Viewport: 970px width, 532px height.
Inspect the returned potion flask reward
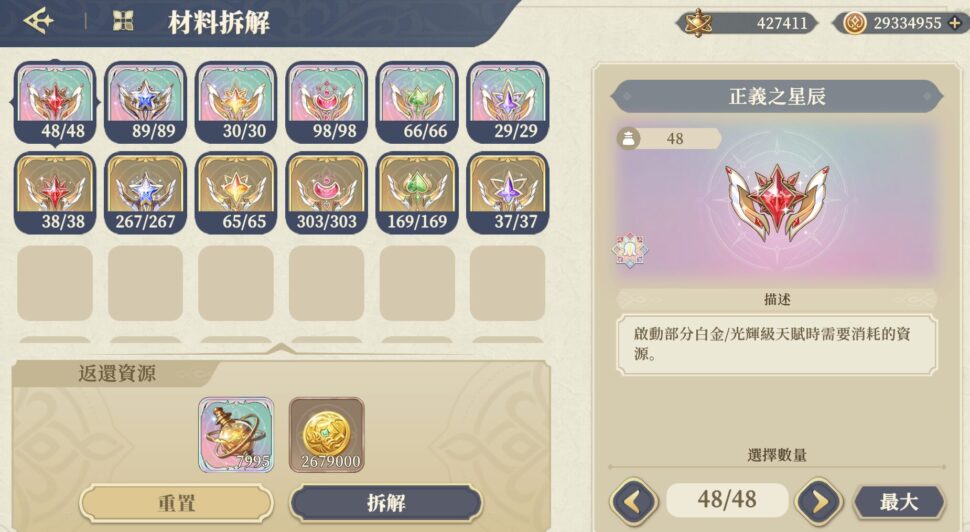pos(236,434)
